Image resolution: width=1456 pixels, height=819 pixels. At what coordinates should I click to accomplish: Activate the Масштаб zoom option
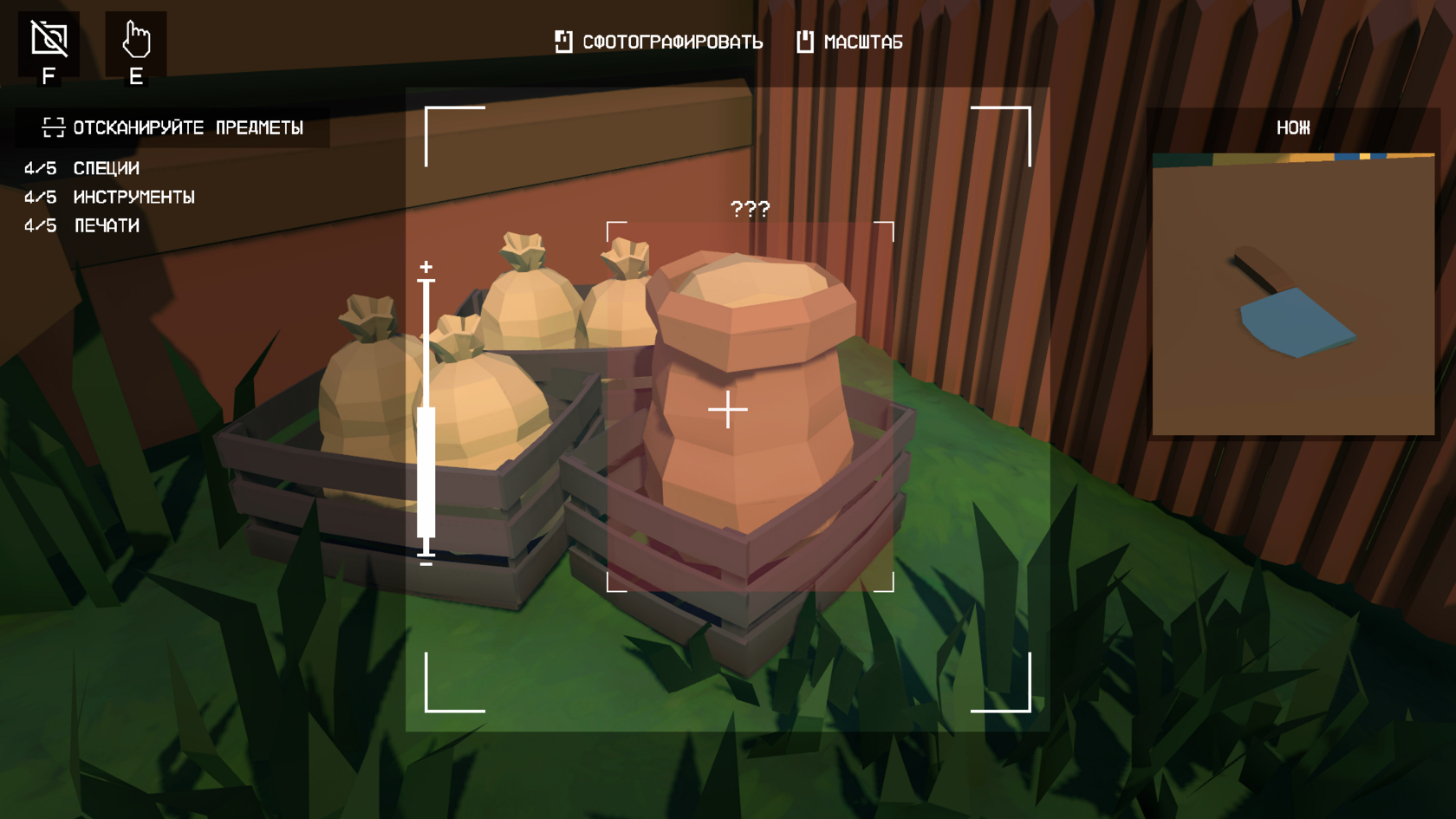point(849,42)
